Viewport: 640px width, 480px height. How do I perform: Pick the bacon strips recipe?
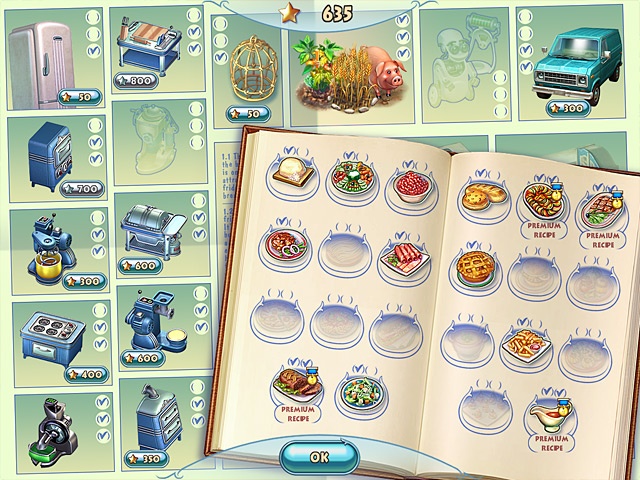pos(403,259)
